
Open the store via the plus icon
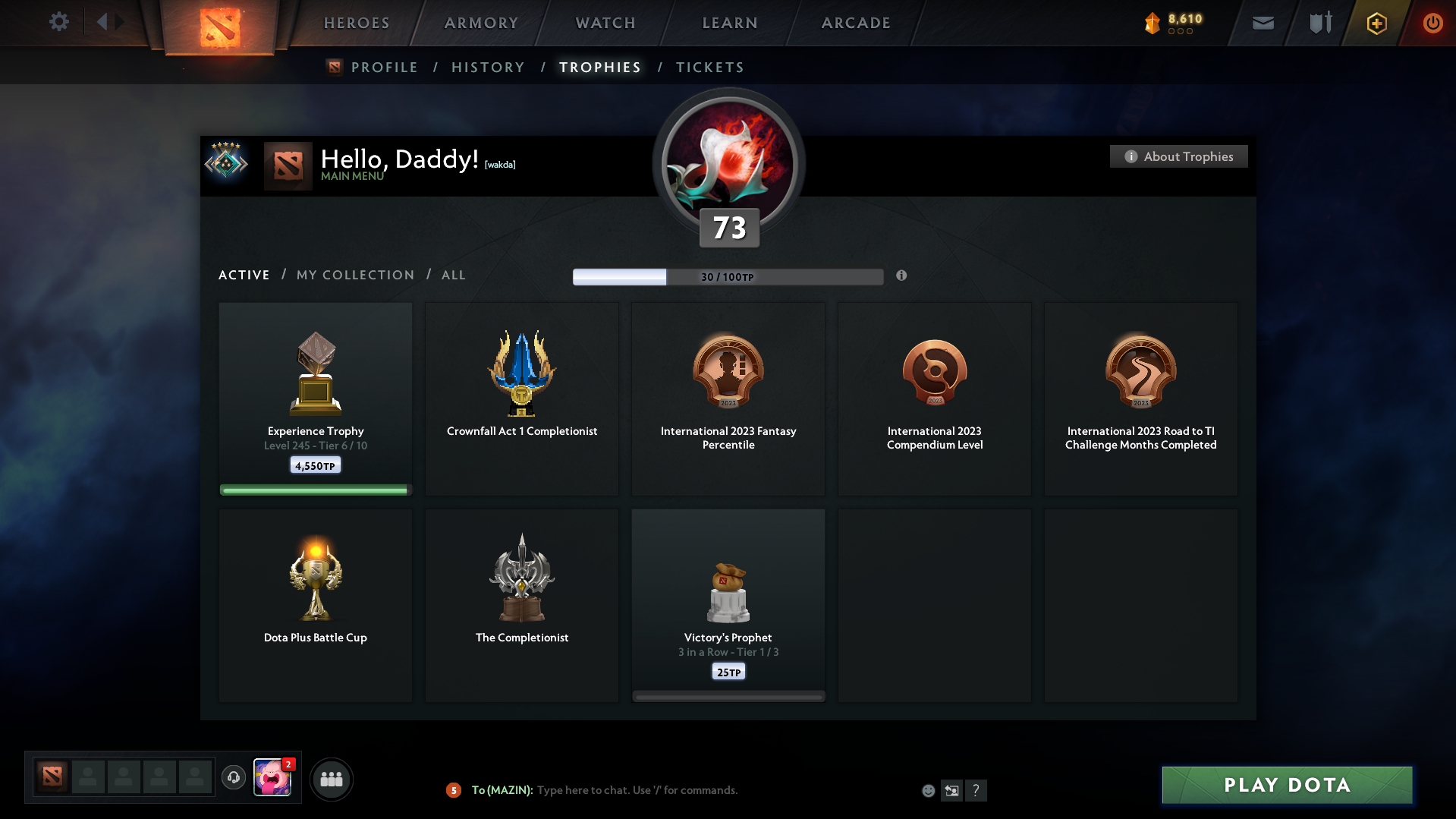tap(1376, 23)
